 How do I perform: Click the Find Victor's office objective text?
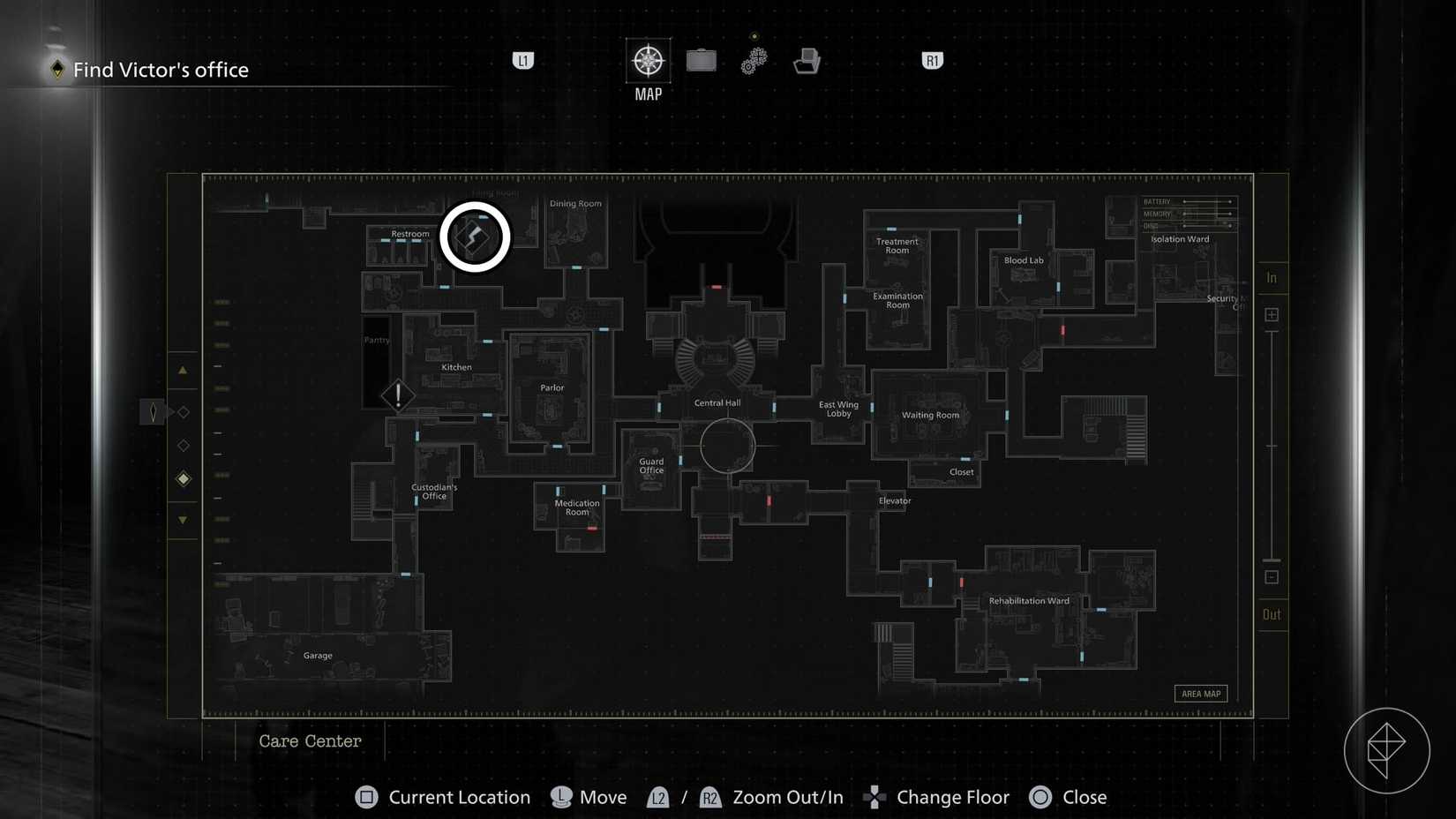point(161,70)
